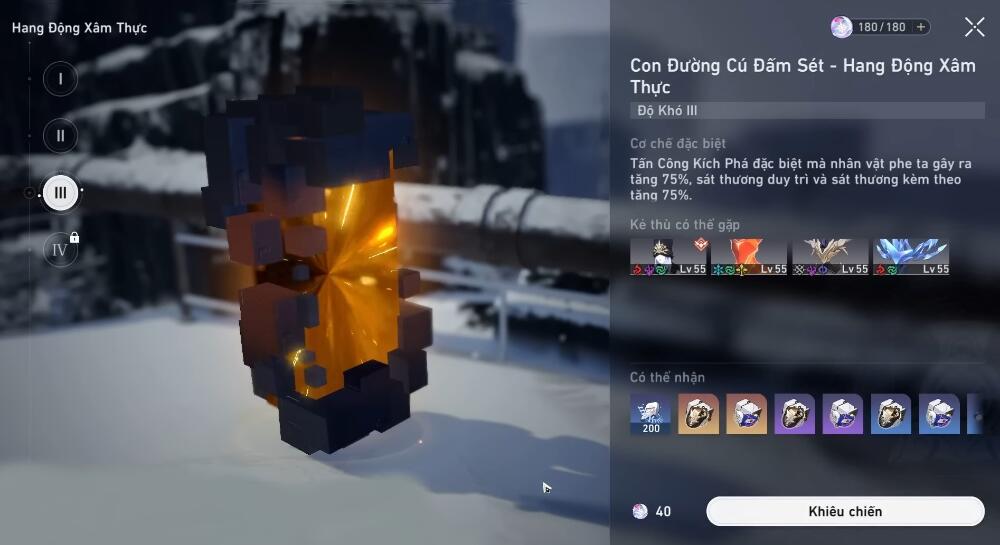Show the blue-background dark mask reward
The width and height of the screenshot is (1000, 545).
pyautogui.click(x=890, y=414)
